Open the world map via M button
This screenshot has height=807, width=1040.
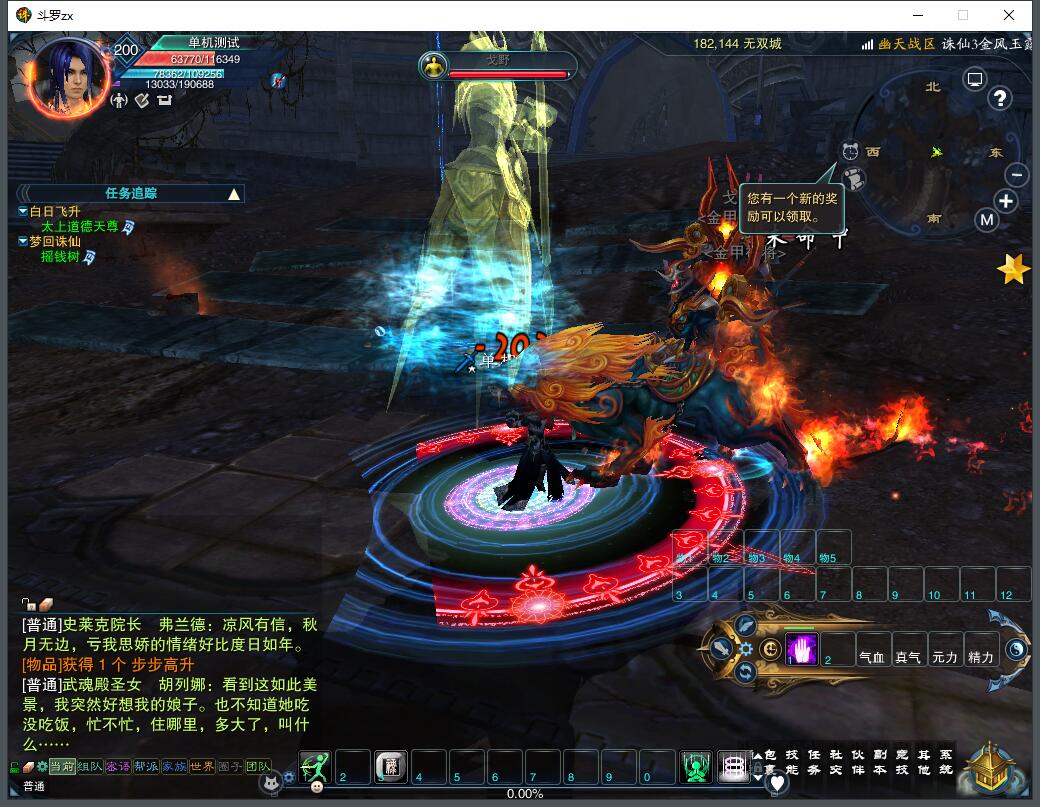pos(987,220)
